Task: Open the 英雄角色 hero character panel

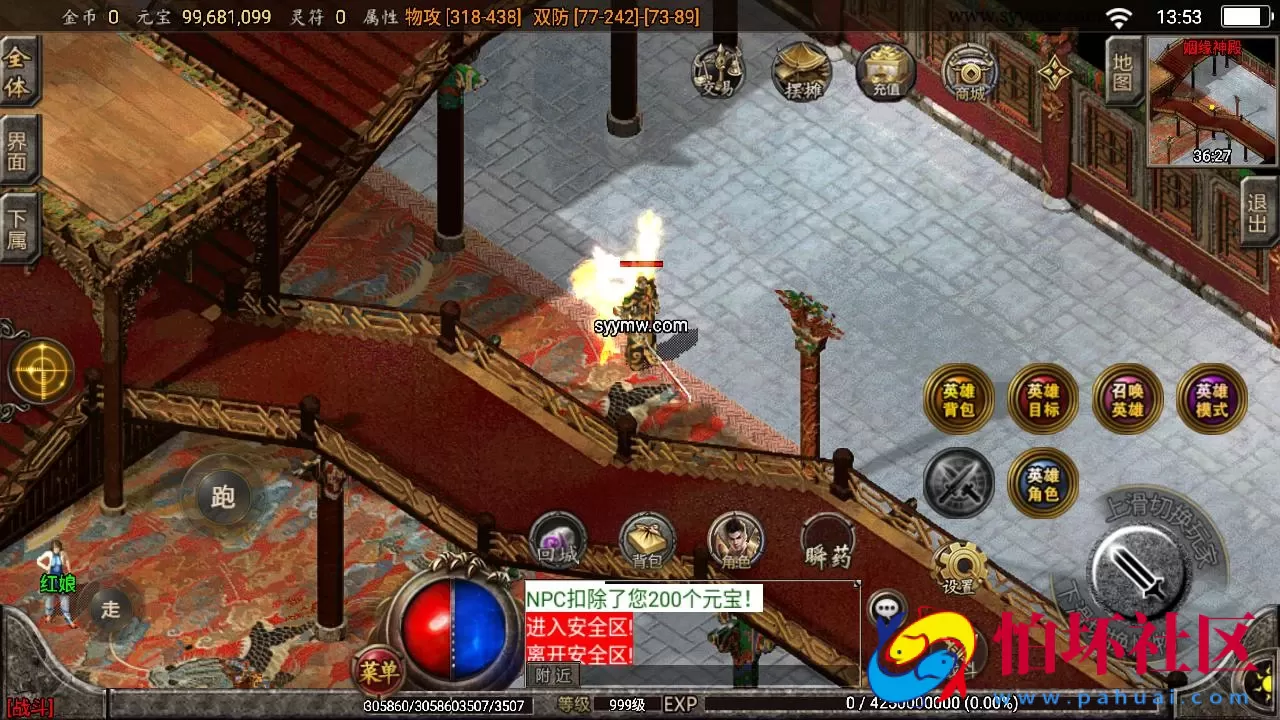Action: tap(1043, 483)
